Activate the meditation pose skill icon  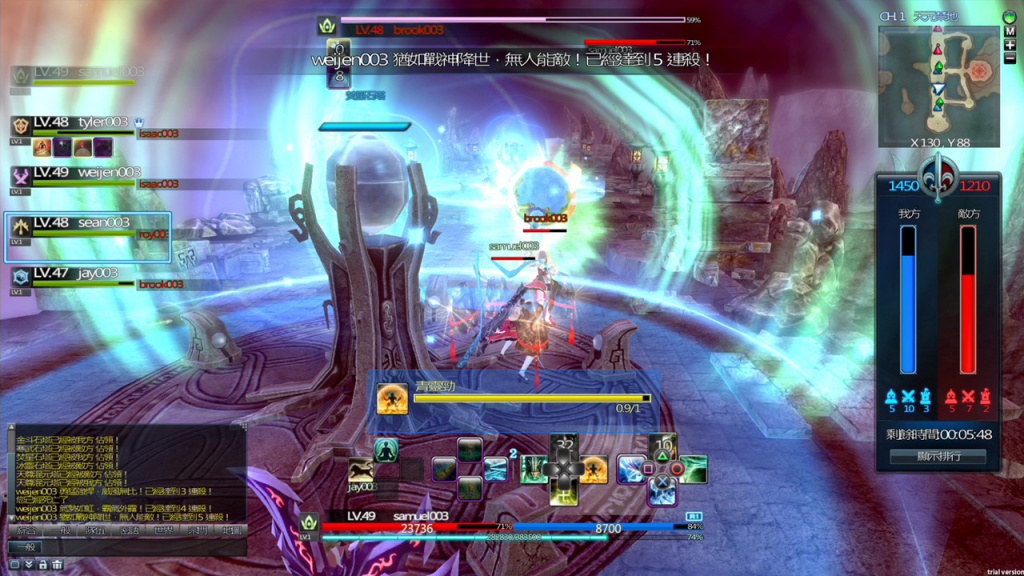pyautogui.click(x=386, y=450)
